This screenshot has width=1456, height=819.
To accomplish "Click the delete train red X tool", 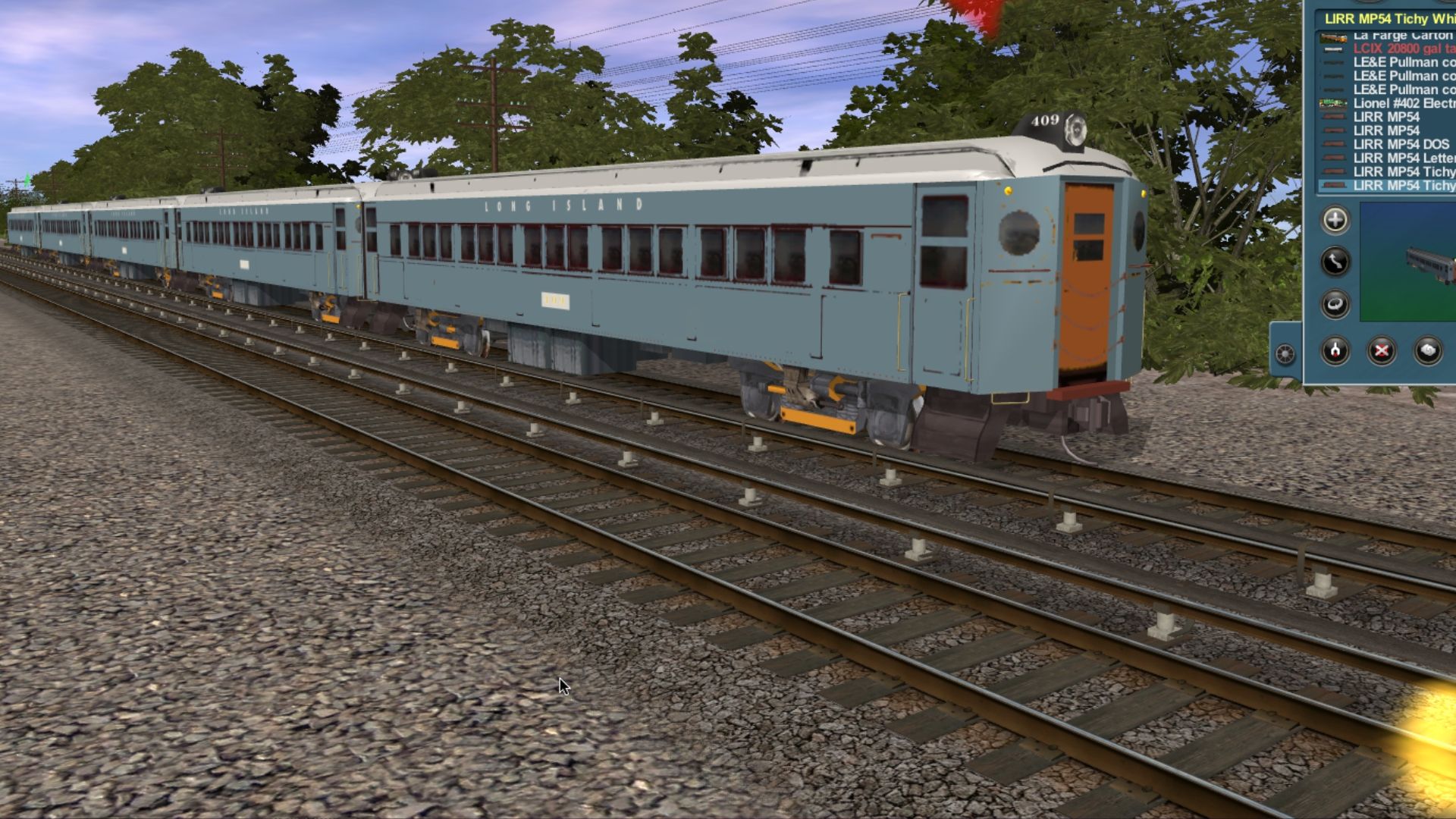I will point(1382,351).
